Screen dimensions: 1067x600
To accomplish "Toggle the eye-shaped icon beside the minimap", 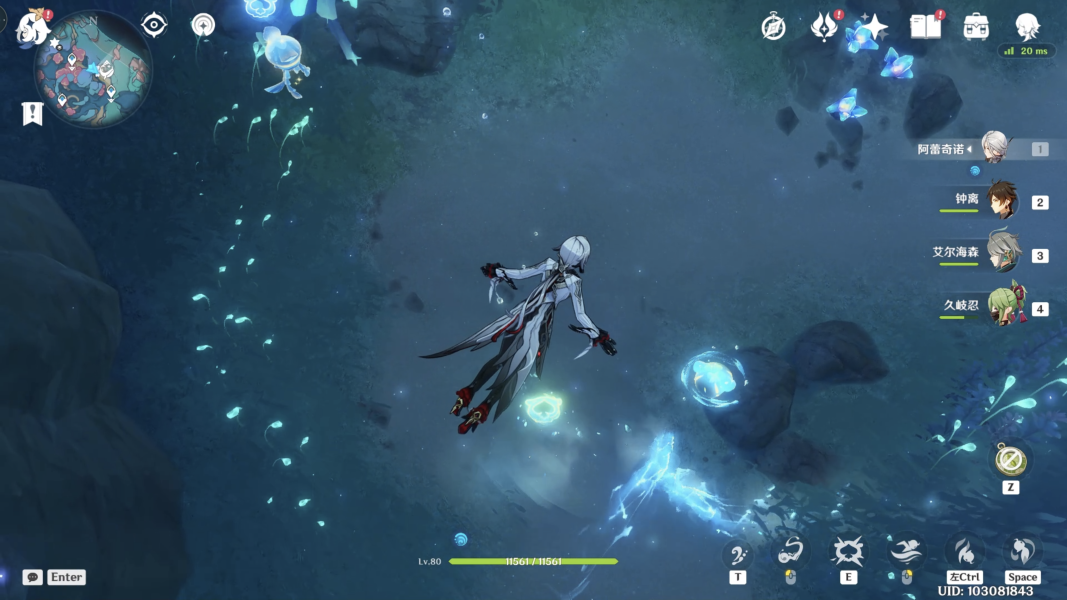I will (x=154, y=25).
